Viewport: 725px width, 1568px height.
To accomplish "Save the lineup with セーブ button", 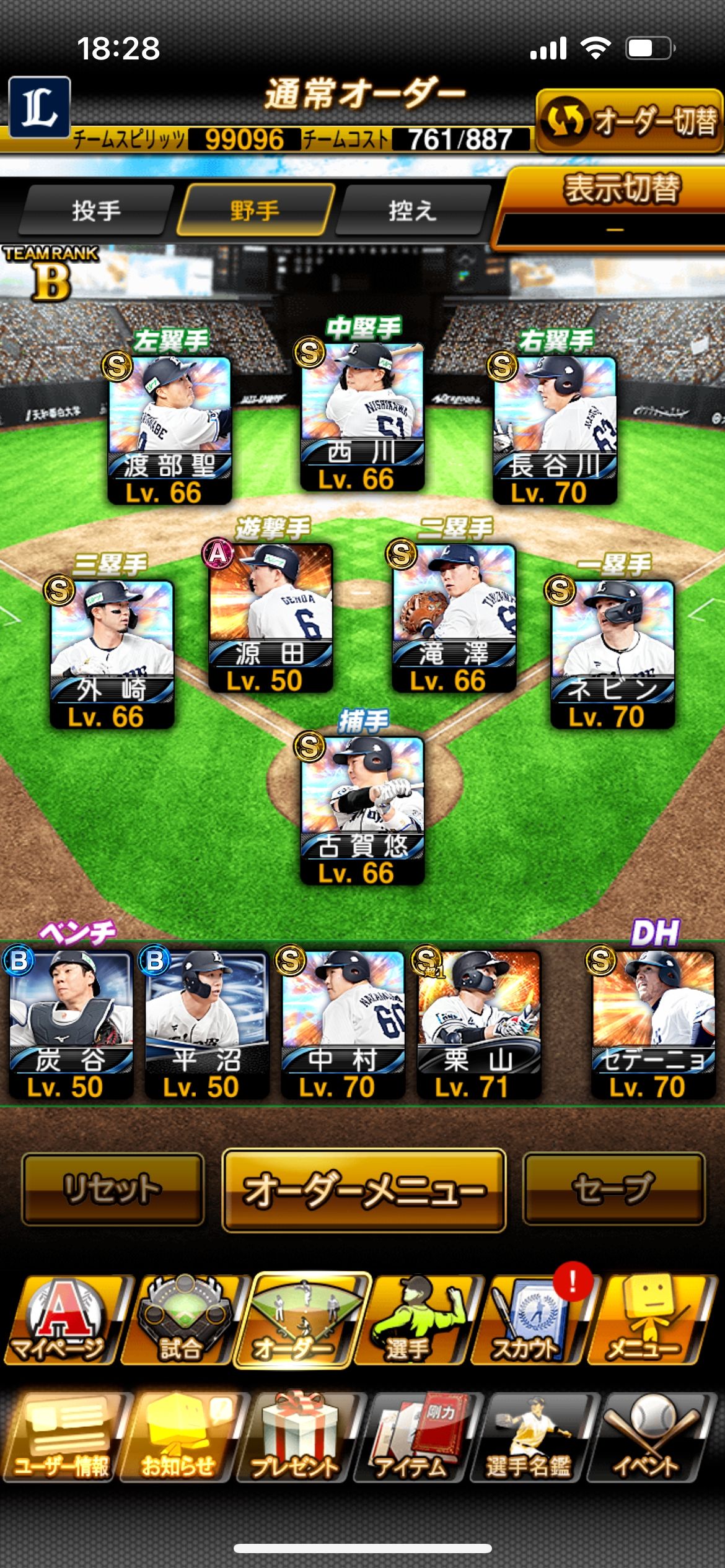I will [x=613, y=1189].
